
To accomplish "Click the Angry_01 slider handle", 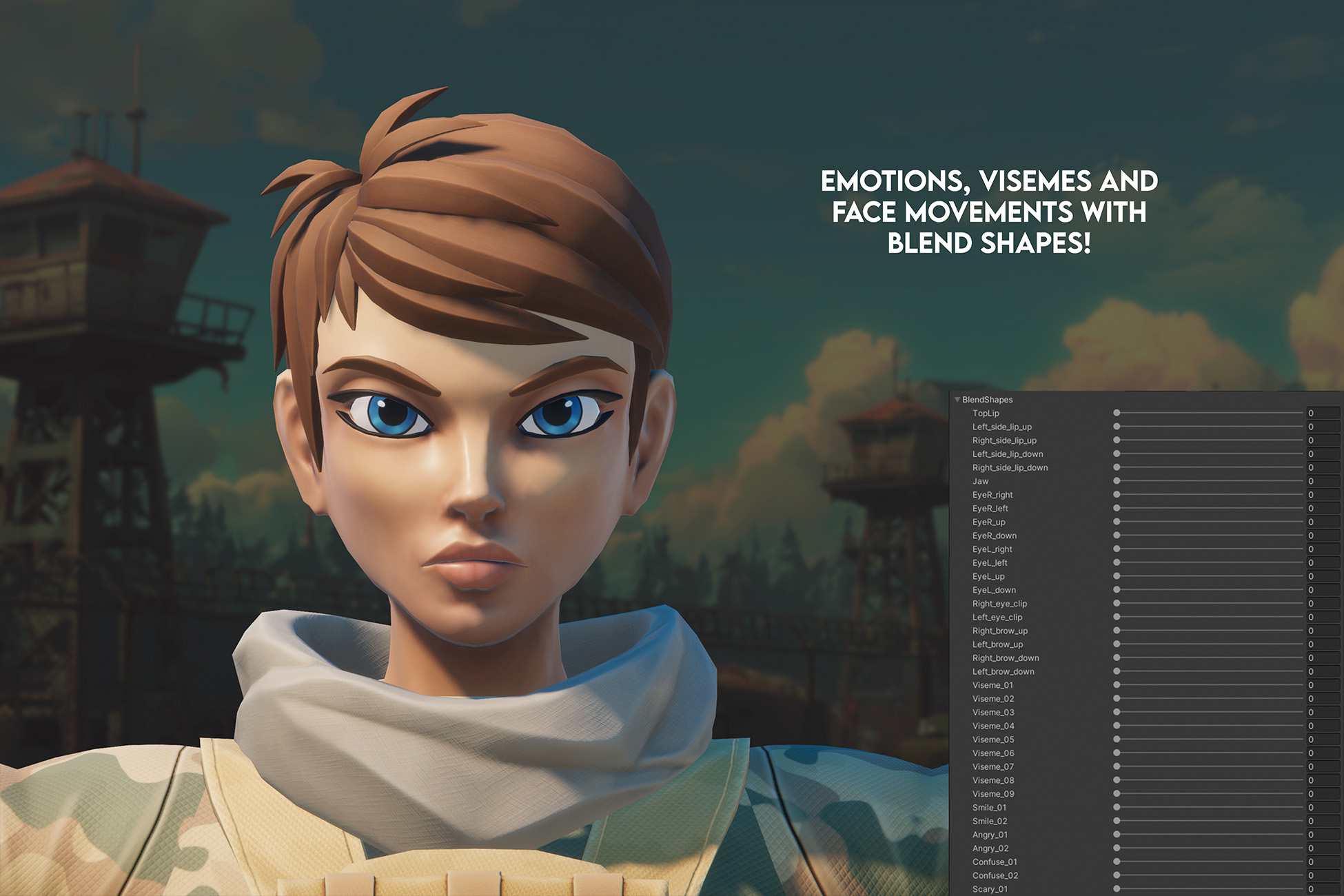I will [x=1117, y=835].
